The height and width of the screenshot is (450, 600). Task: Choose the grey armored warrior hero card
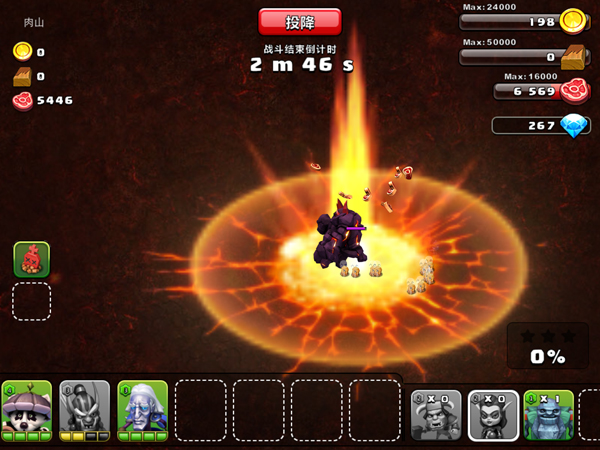(x=84, y=410)
